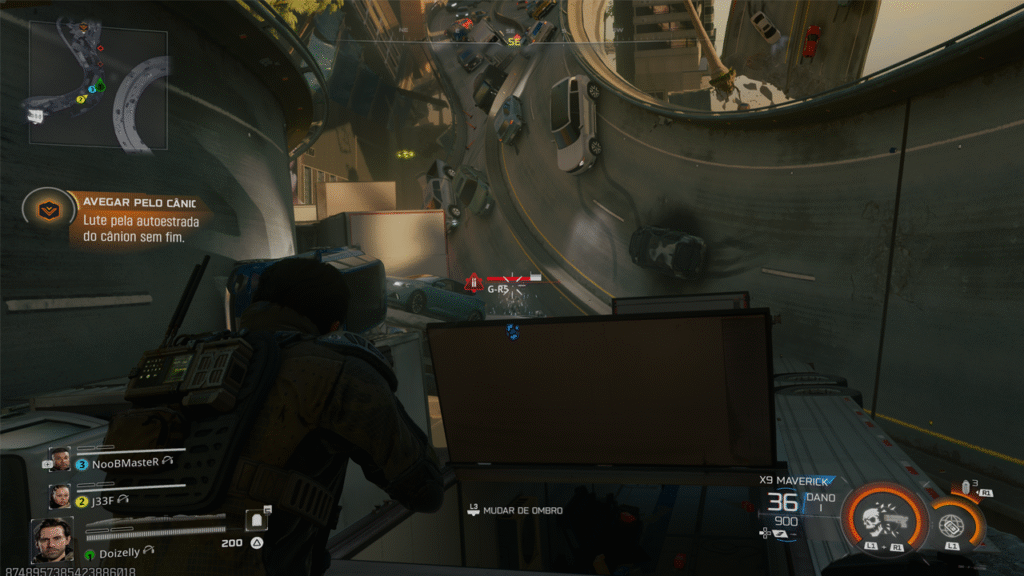The height and width of the screenshot is (576, 1024).
Task: Select the orange marker atop the minimap
Action: pos(84,27)
